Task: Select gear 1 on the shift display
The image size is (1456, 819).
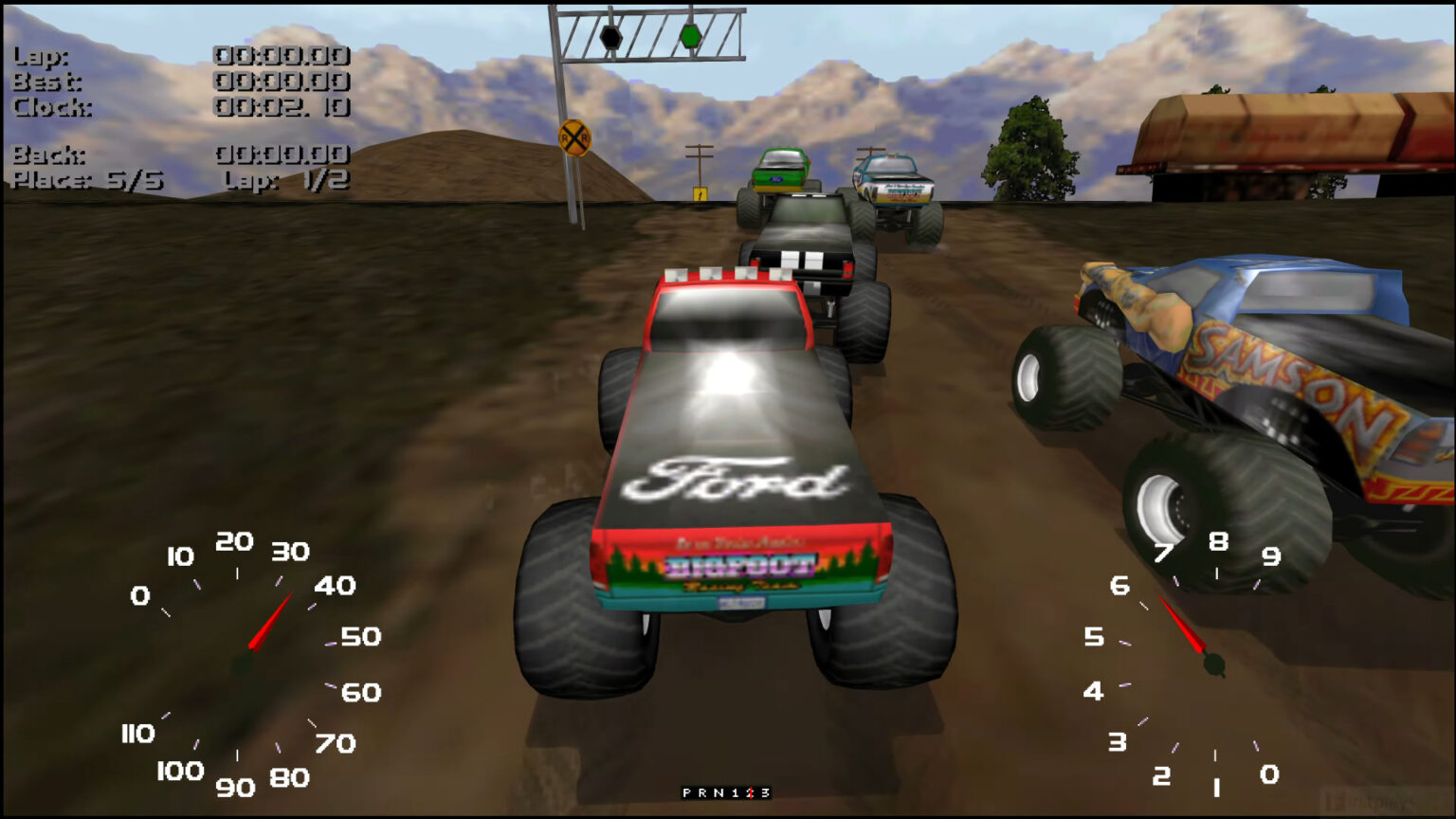Action: click(737, 792)
